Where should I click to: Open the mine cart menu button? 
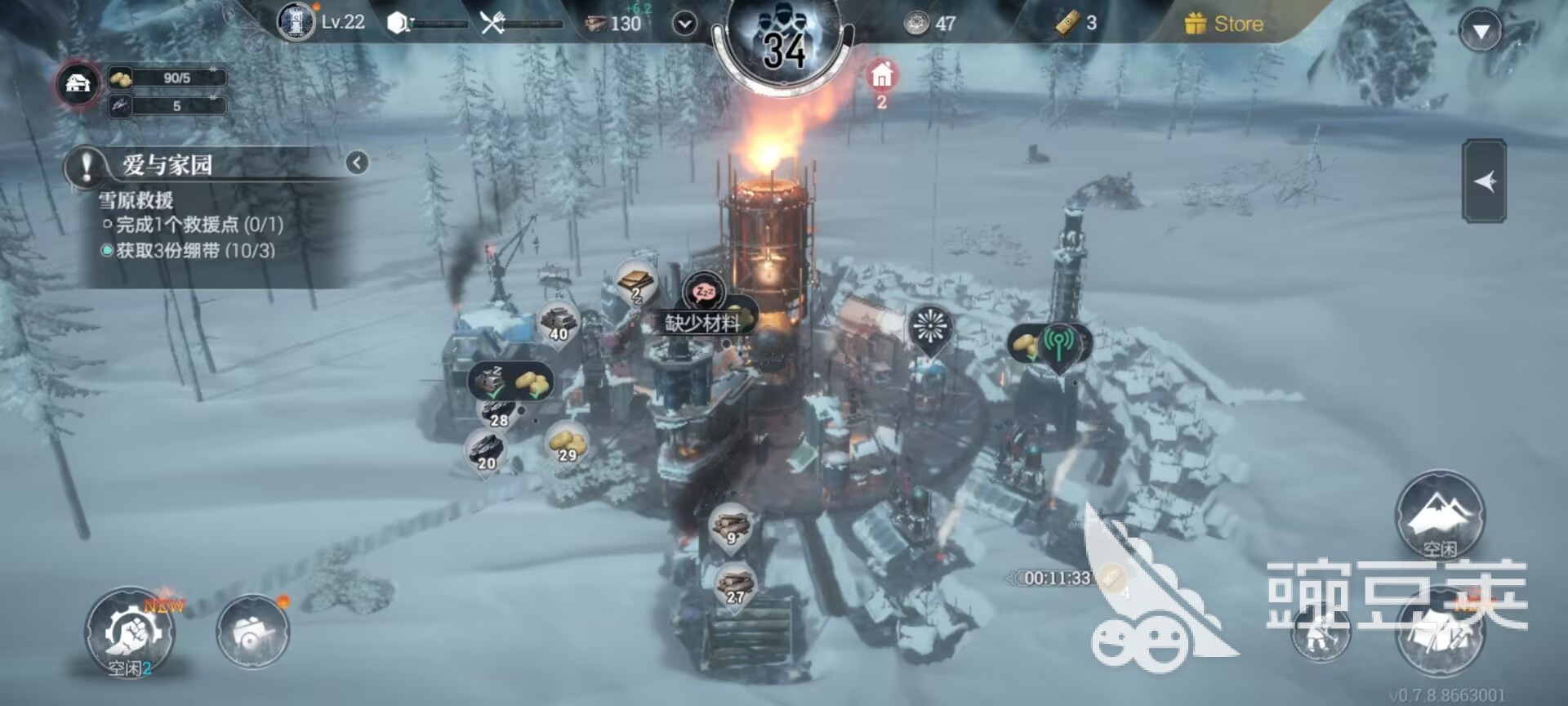pos(252,632)
